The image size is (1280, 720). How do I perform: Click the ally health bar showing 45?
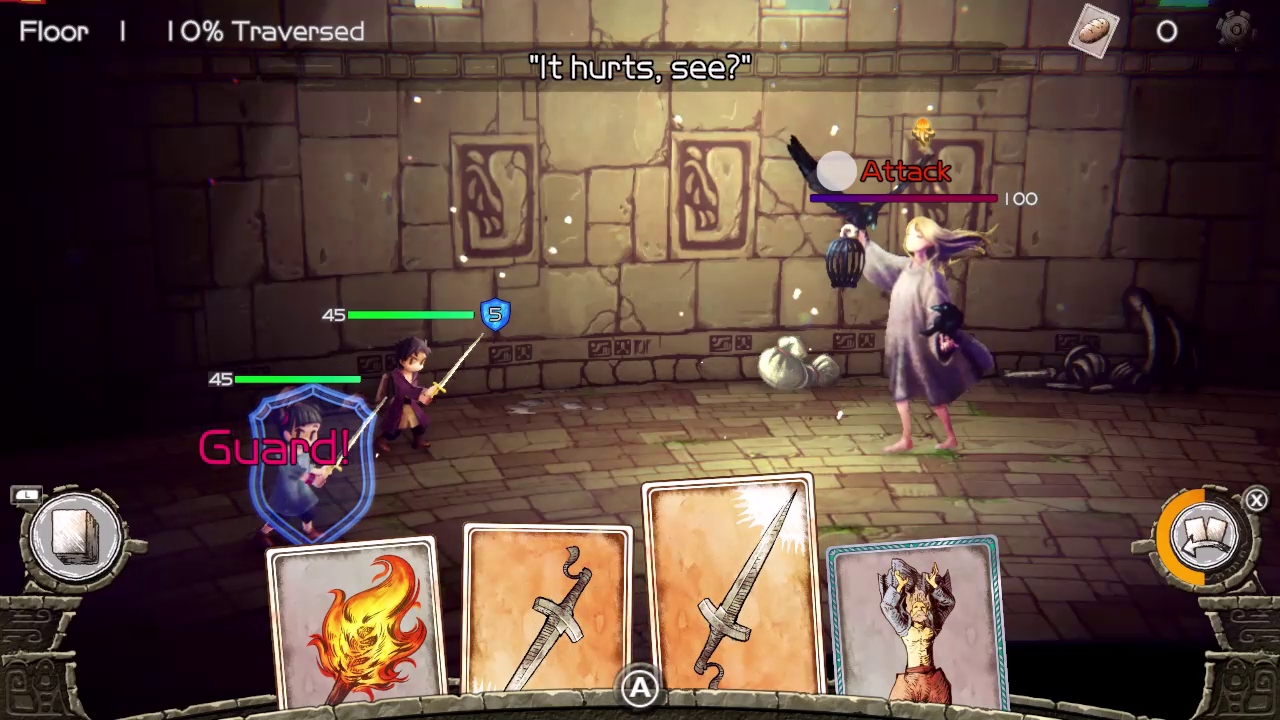click(400, 315)
